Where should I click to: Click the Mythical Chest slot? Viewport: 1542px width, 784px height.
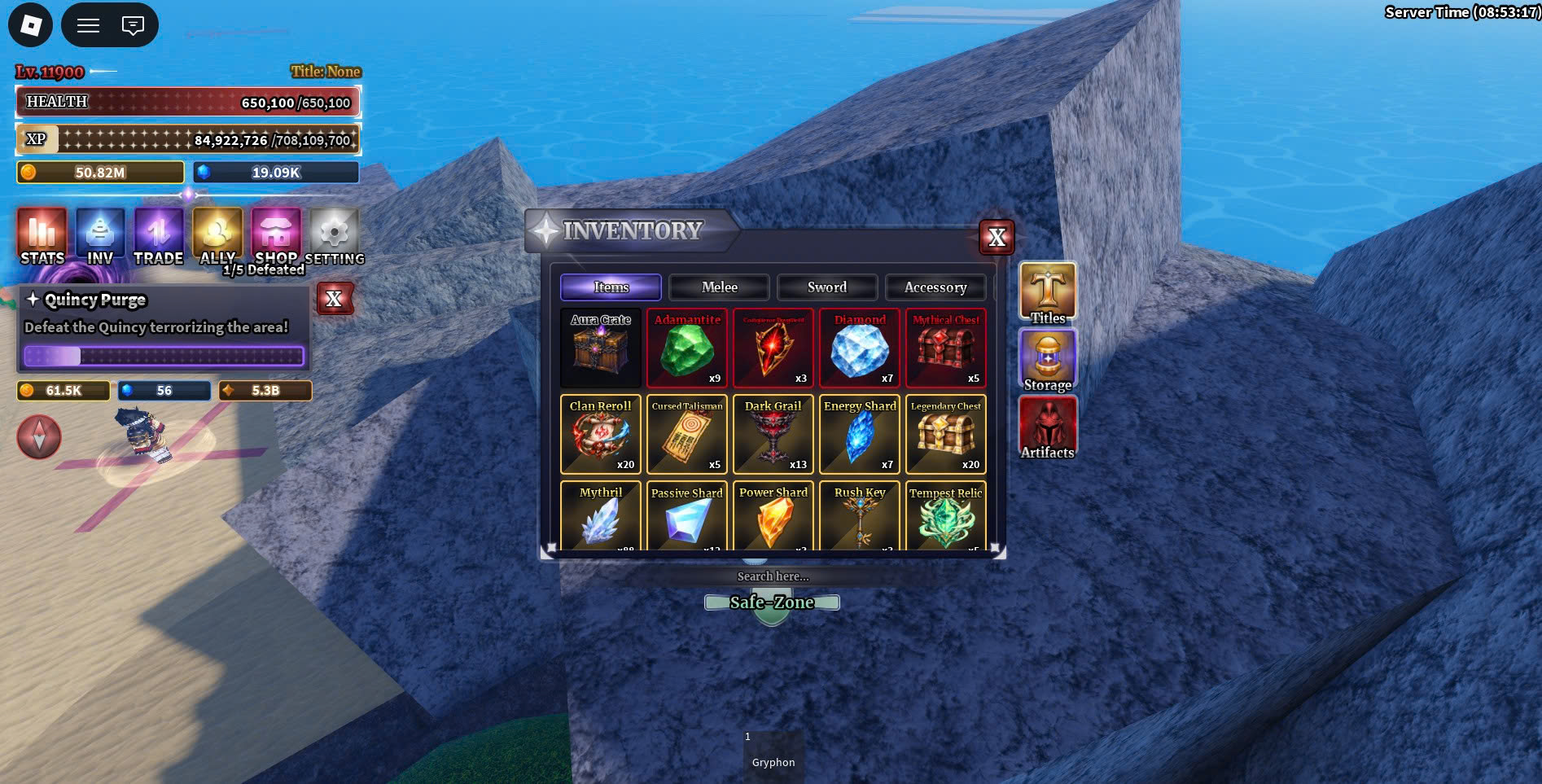946,348
